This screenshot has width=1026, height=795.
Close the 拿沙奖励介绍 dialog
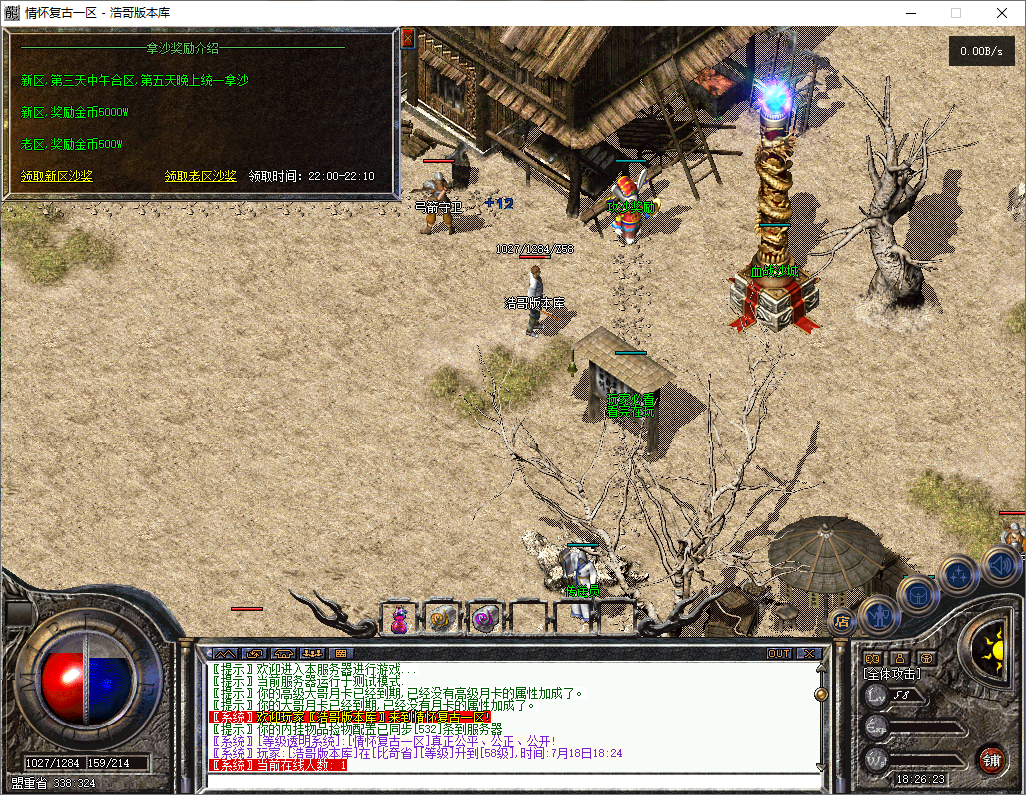[x=407, y=39]
